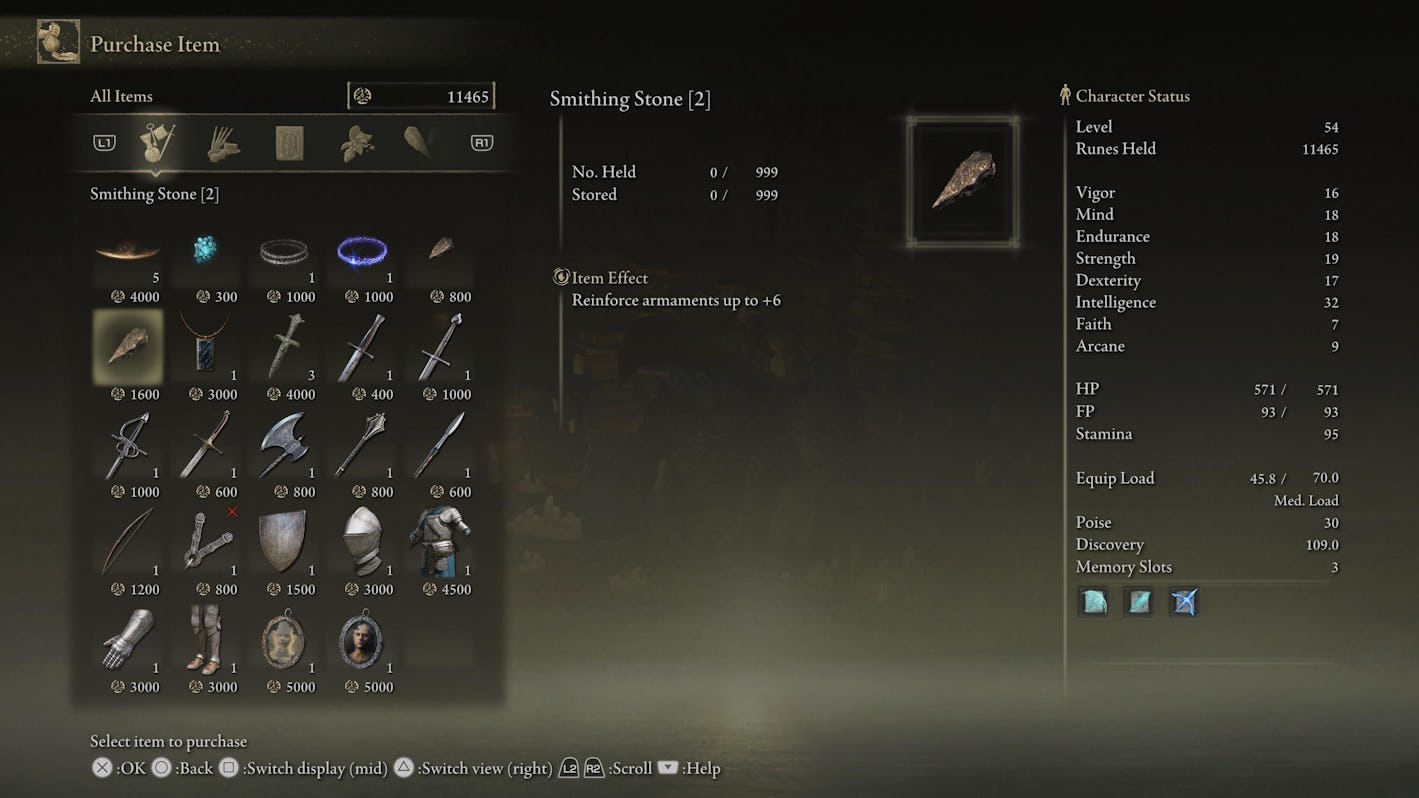The image size is (1419, 798).
Task: Click the L1 shoulder tab indicator
Action: tap(104, 141)
